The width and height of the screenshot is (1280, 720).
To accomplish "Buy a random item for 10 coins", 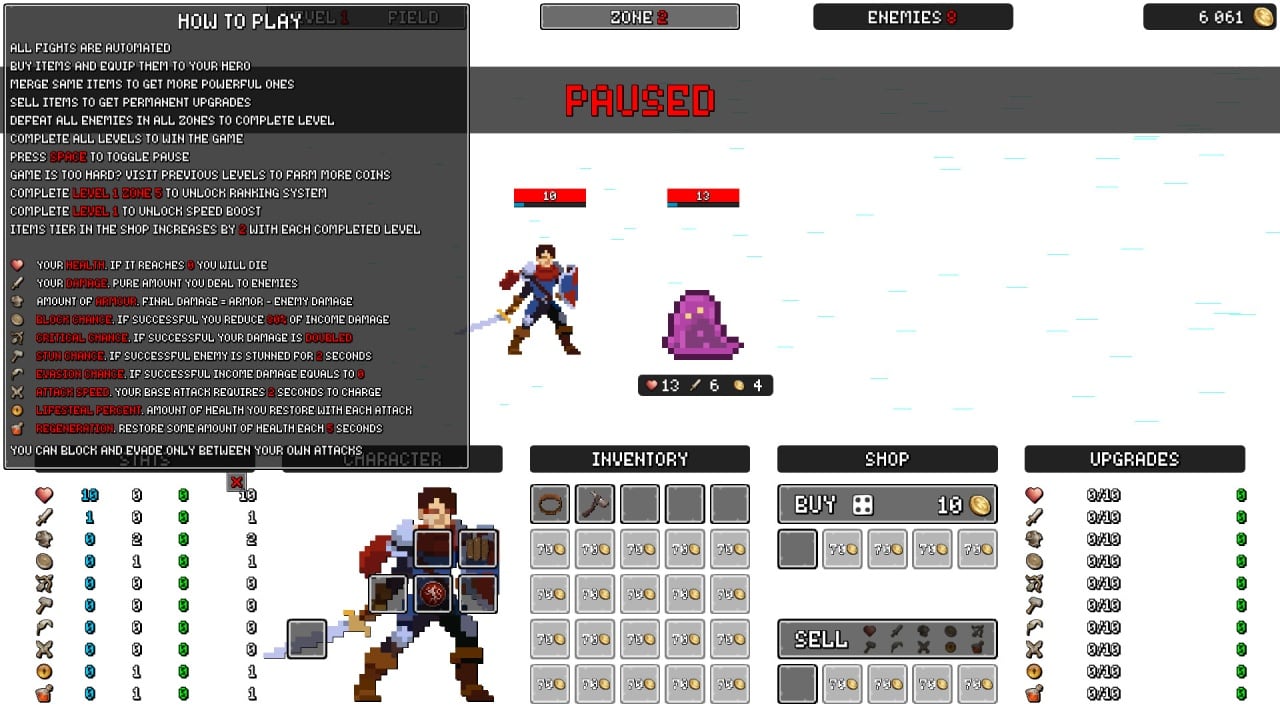I will click(x=887, y=505).
